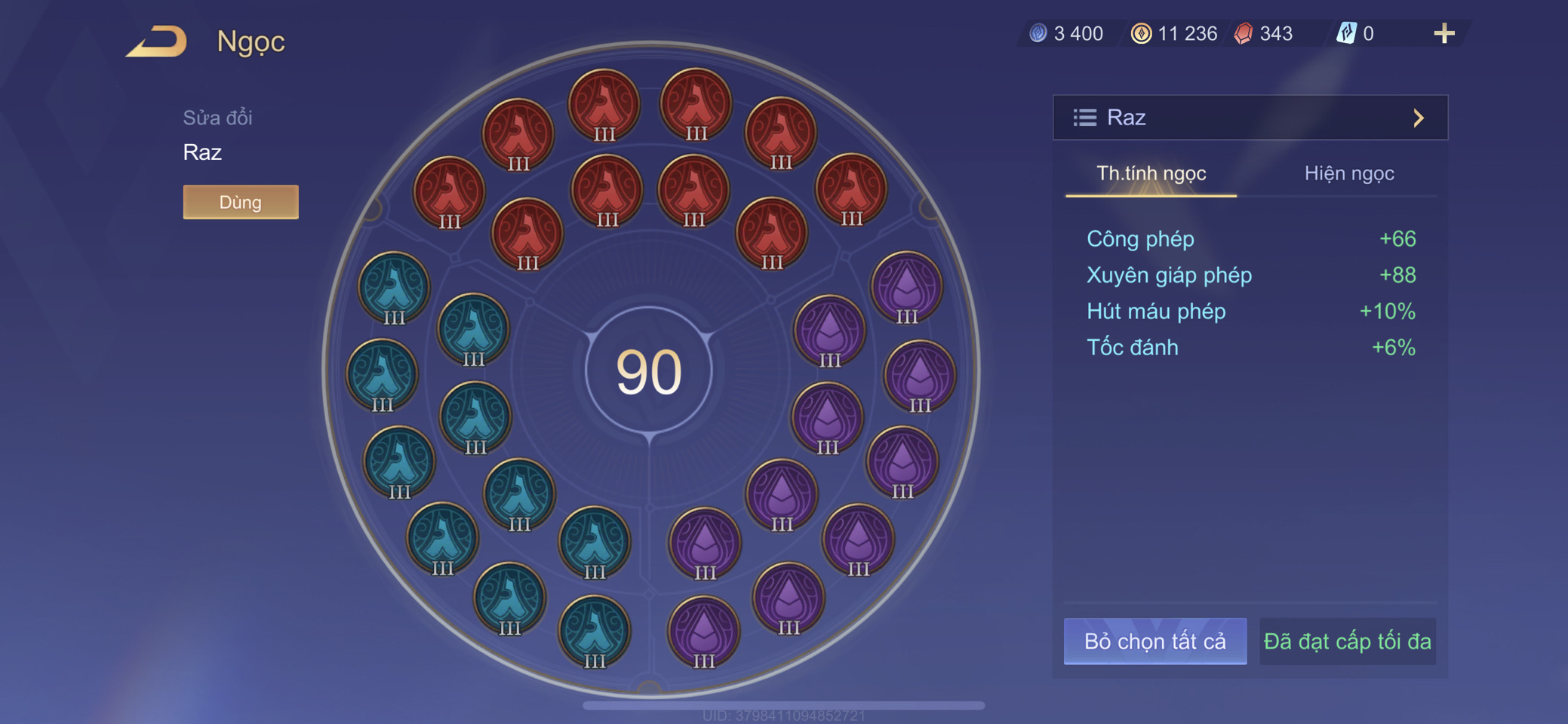Add currency with the plus button
The width and height of the screenshot is (1568, 724).
(x=1443, y=33)
